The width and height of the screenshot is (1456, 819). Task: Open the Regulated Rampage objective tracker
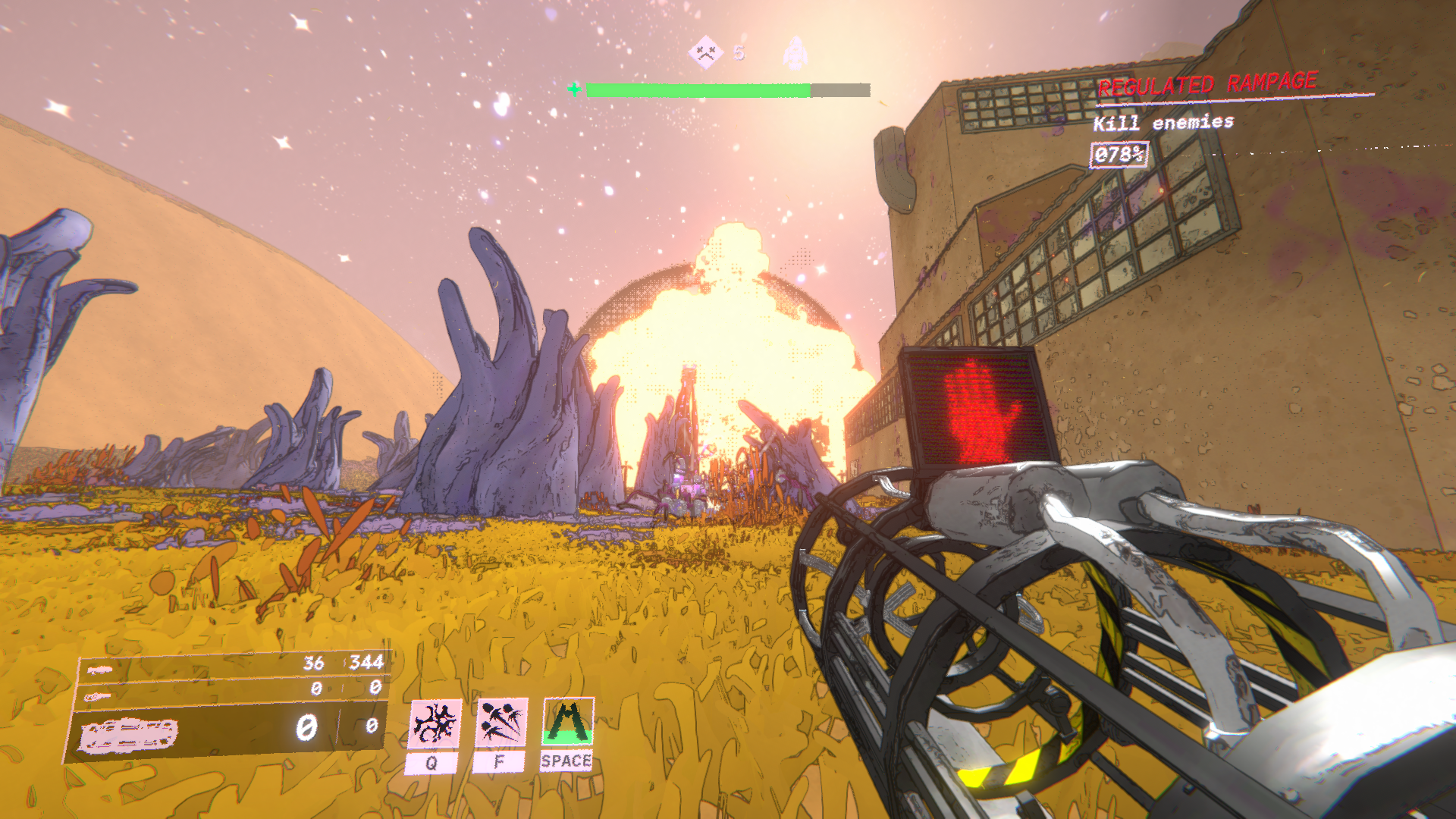(1207, 85)
